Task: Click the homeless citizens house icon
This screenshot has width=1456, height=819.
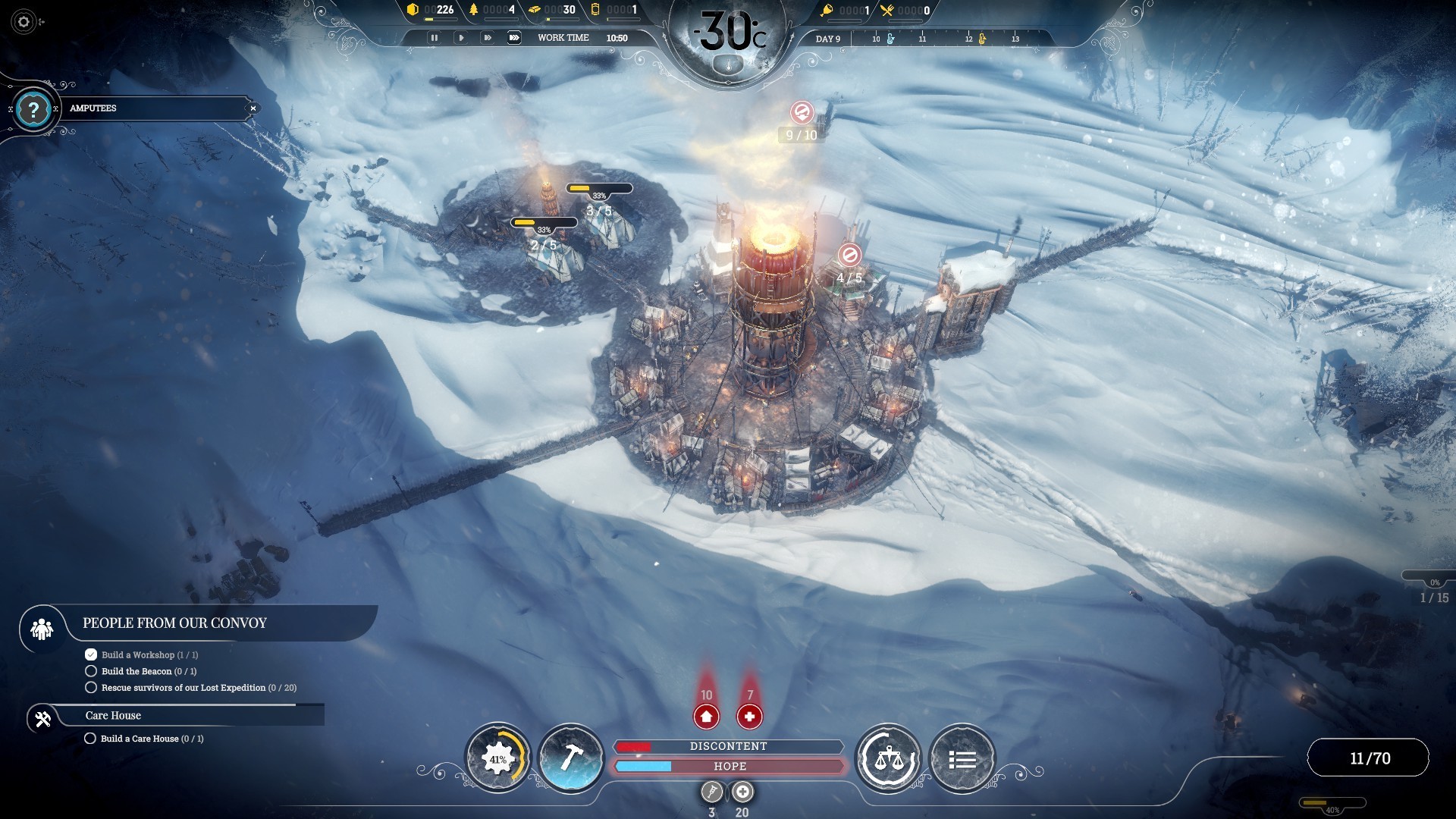Action: point(706,716)
